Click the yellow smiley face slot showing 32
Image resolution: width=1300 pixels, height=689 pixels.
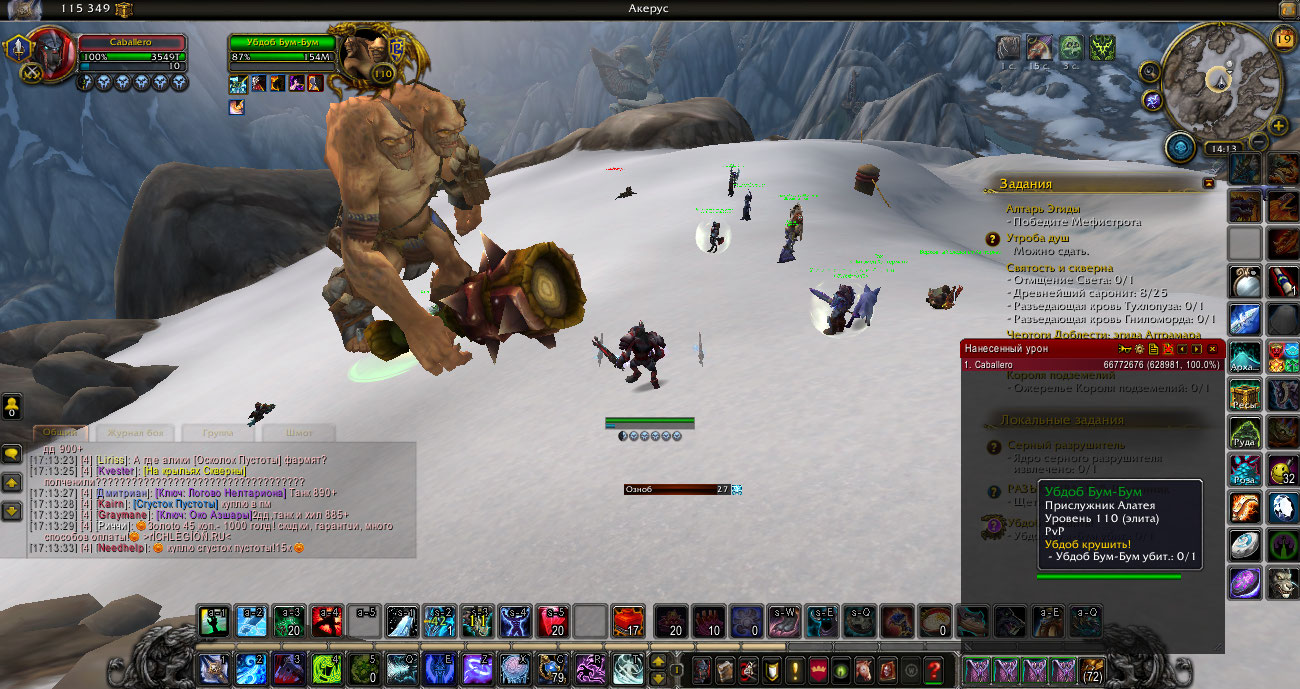coord(1283,468)
